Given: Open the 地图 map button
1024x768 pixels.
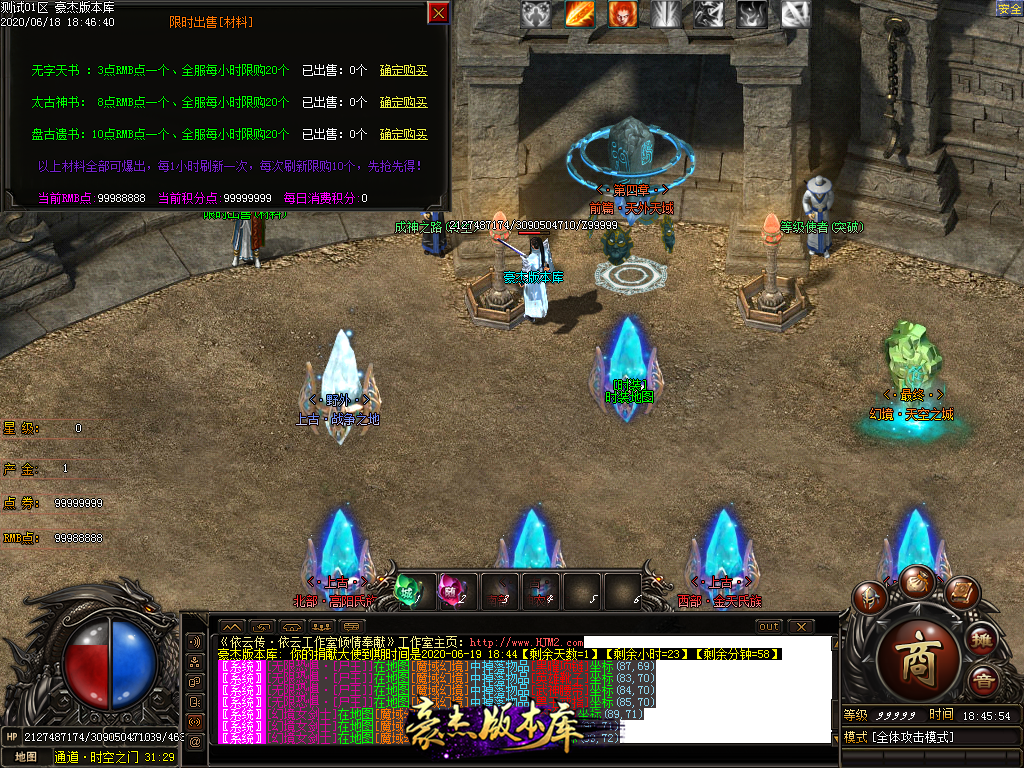Looking at the screenshot, I should click(x=25, y=757).
